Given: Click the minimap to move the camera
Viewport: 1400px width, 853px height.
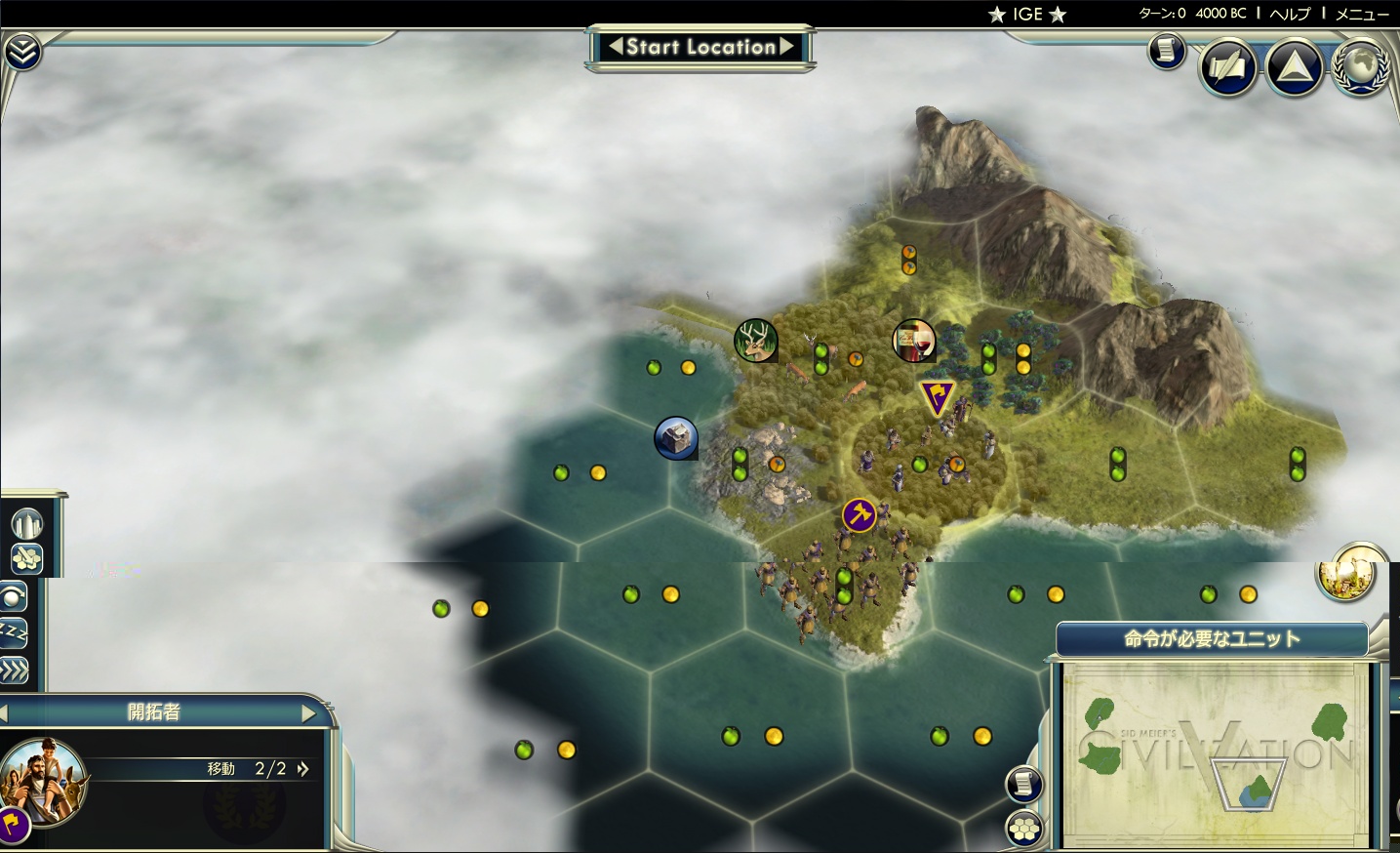Looking at the screenshot, I should (1217, 752).
